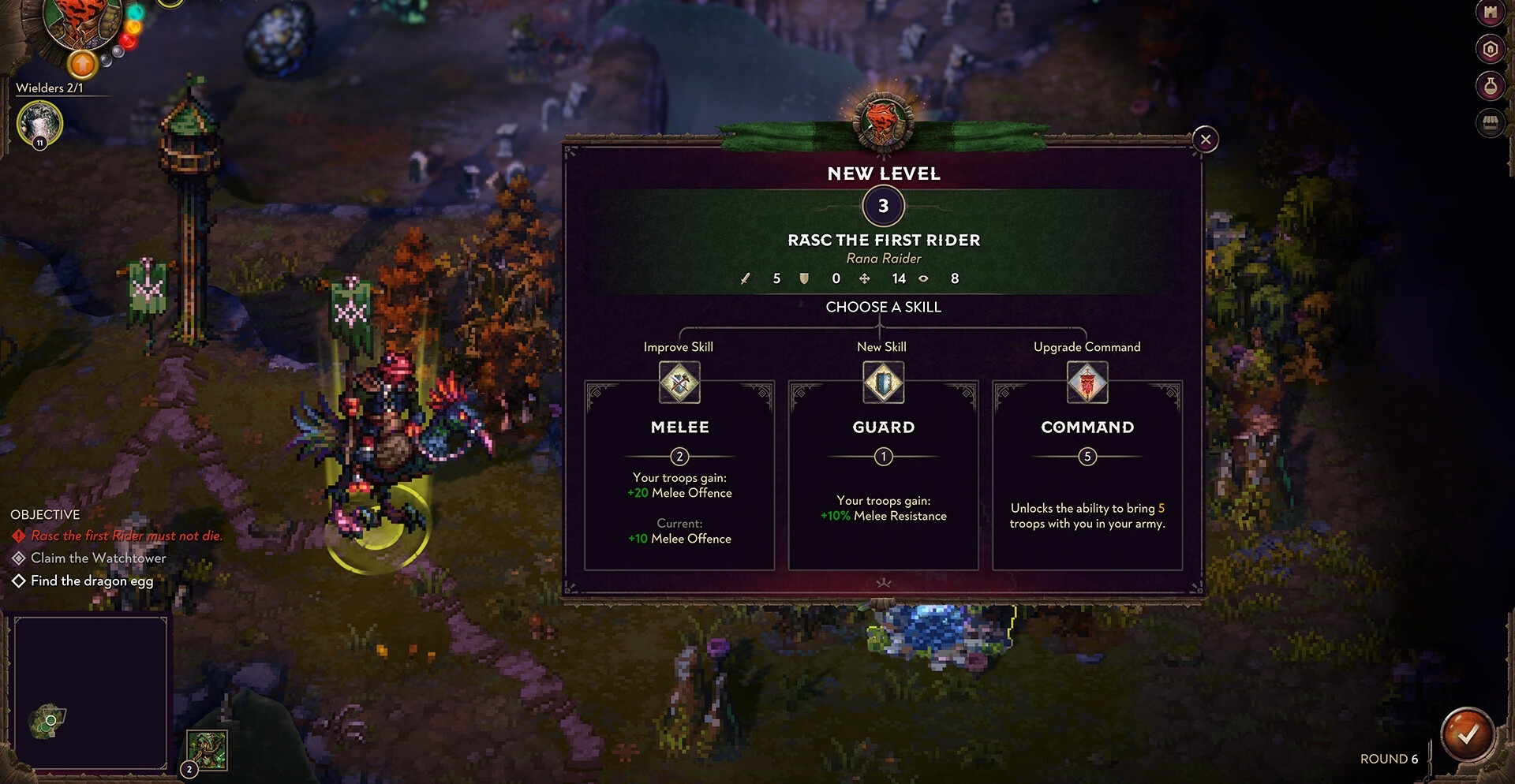
Task: Pick Guard as a new skill
Action: tap(883, 474)
